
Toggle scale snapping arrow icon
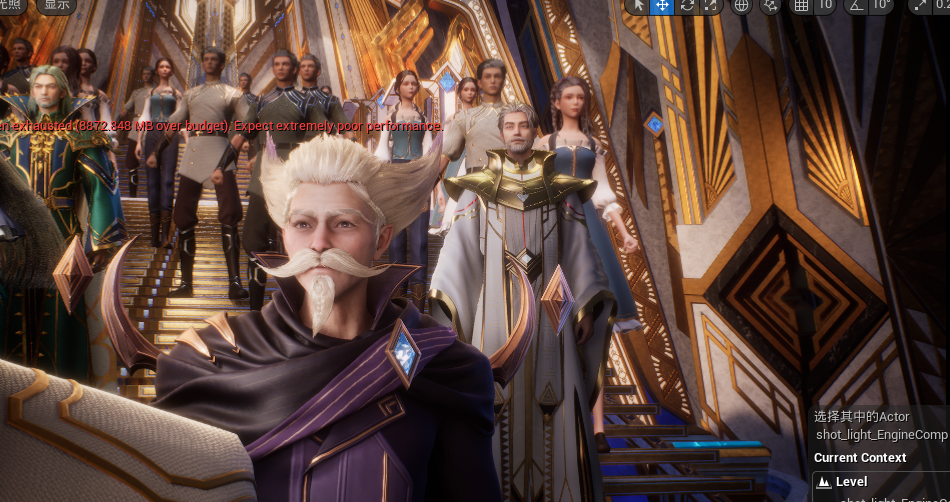(920, 5)
